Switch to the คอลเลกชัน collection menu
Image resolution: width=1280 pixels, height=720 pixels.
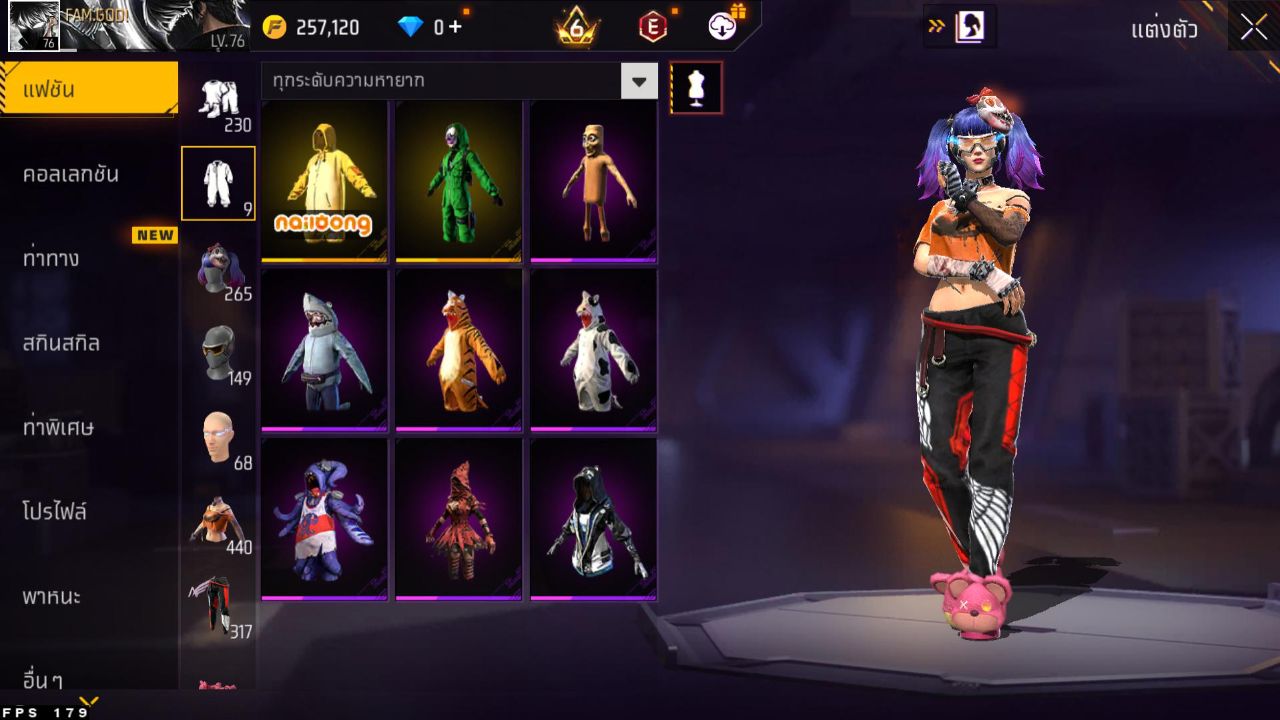click(x=88, y=174)
